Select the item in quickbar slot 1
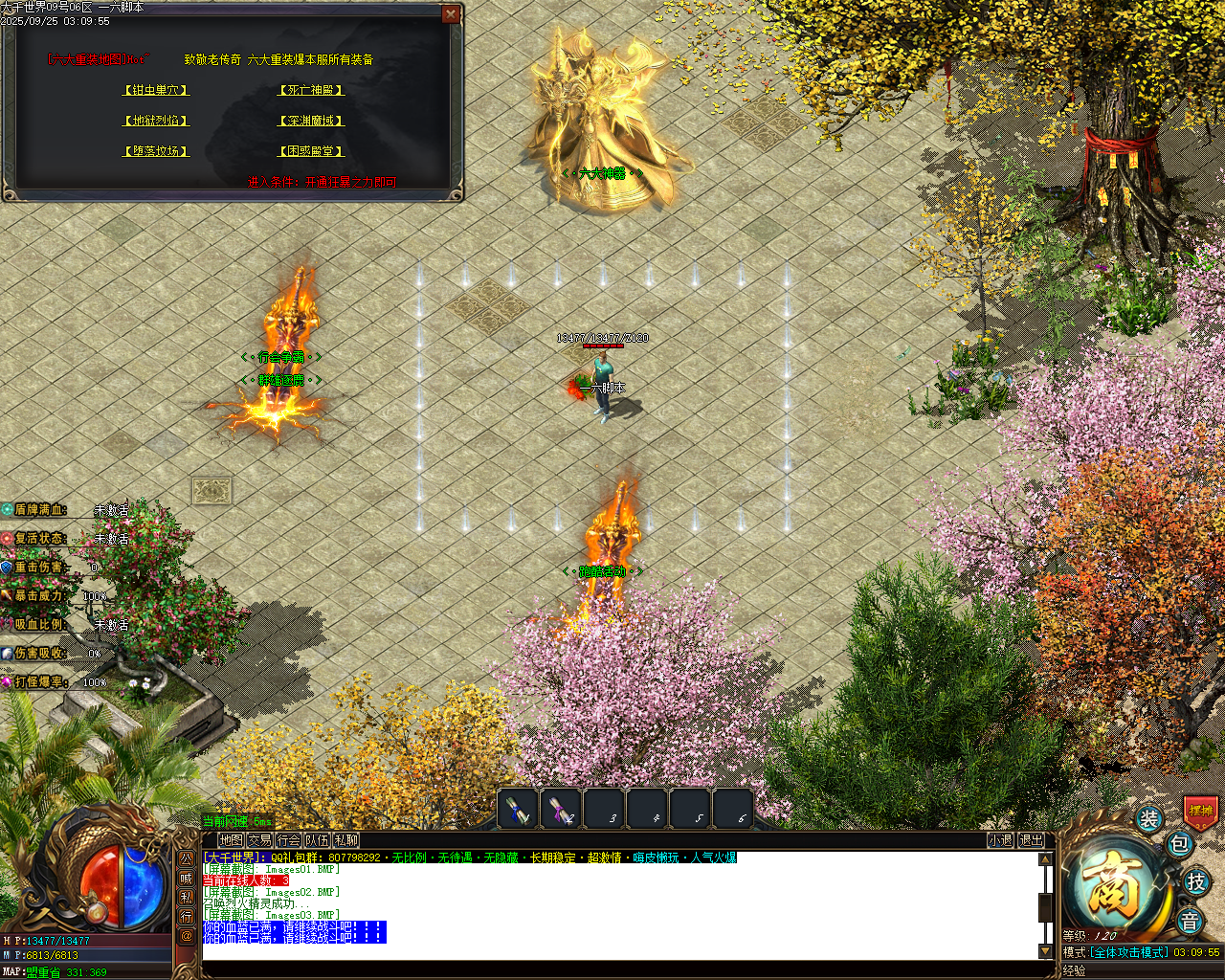Viewport: 1225px width, 980px height. (516, 809)
